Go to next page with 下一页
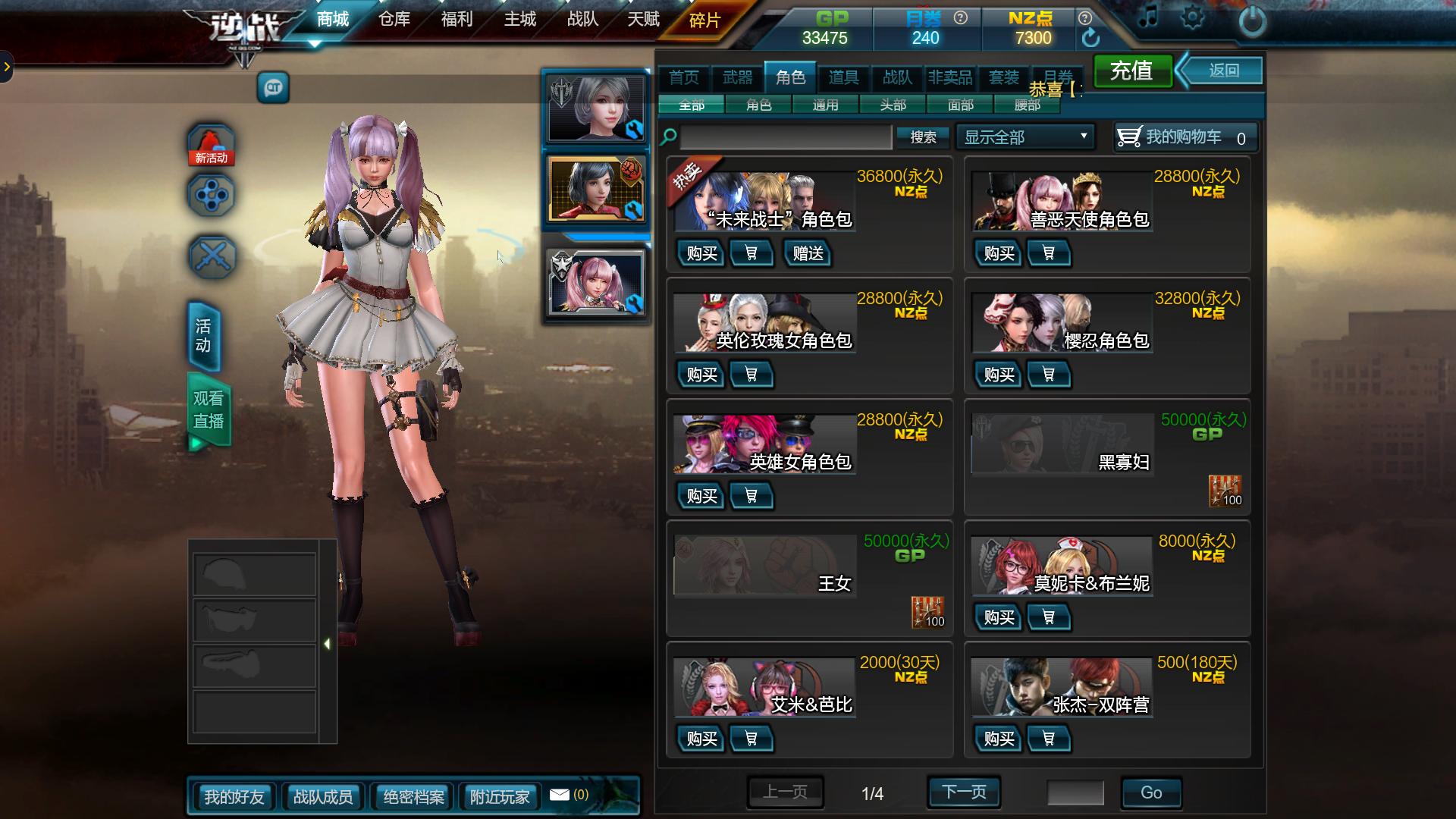 click(964, 792)
